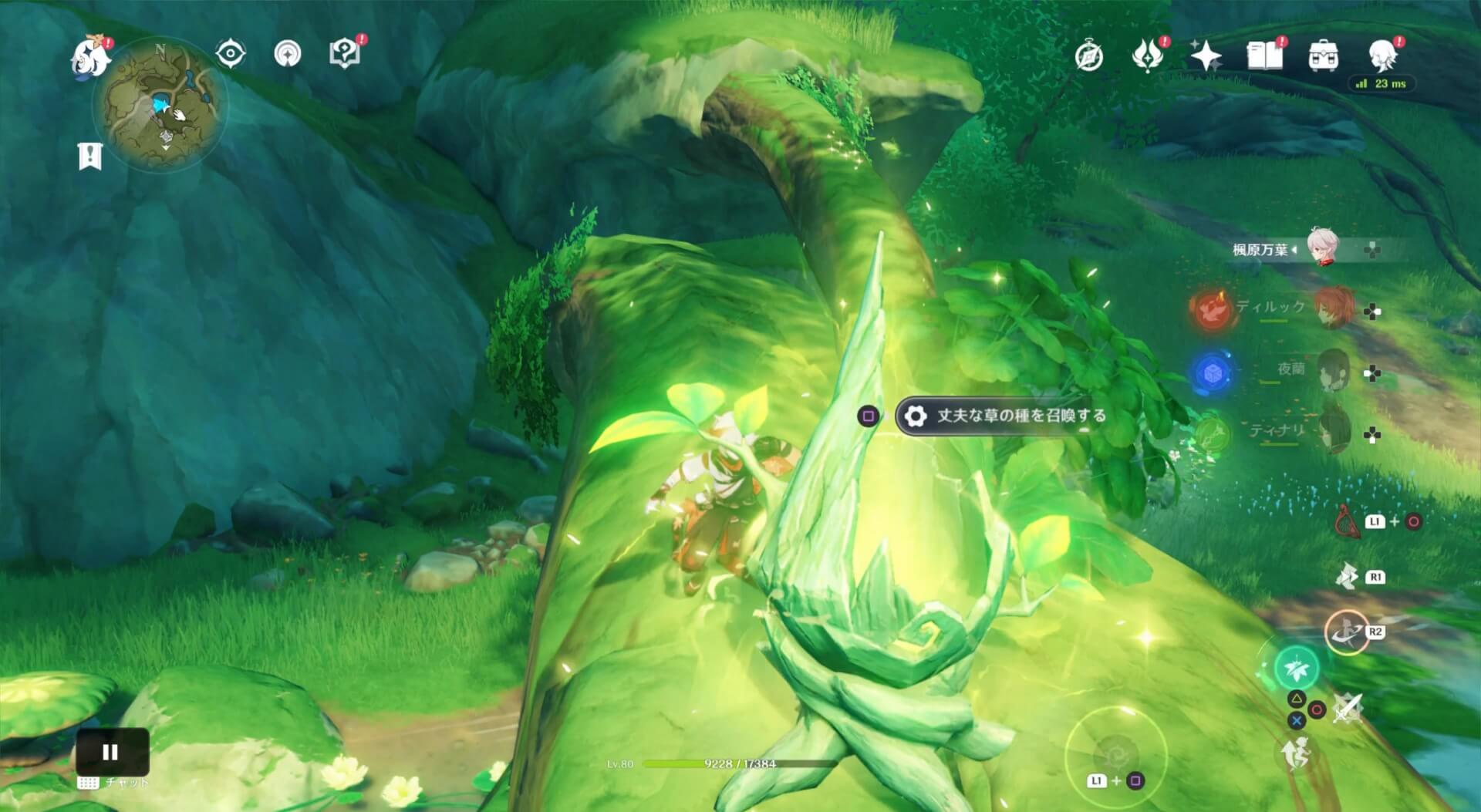Viewport: 1481px width, 812px height.
Task: Open the character profile icon
Action: (x=1382, y=56)
